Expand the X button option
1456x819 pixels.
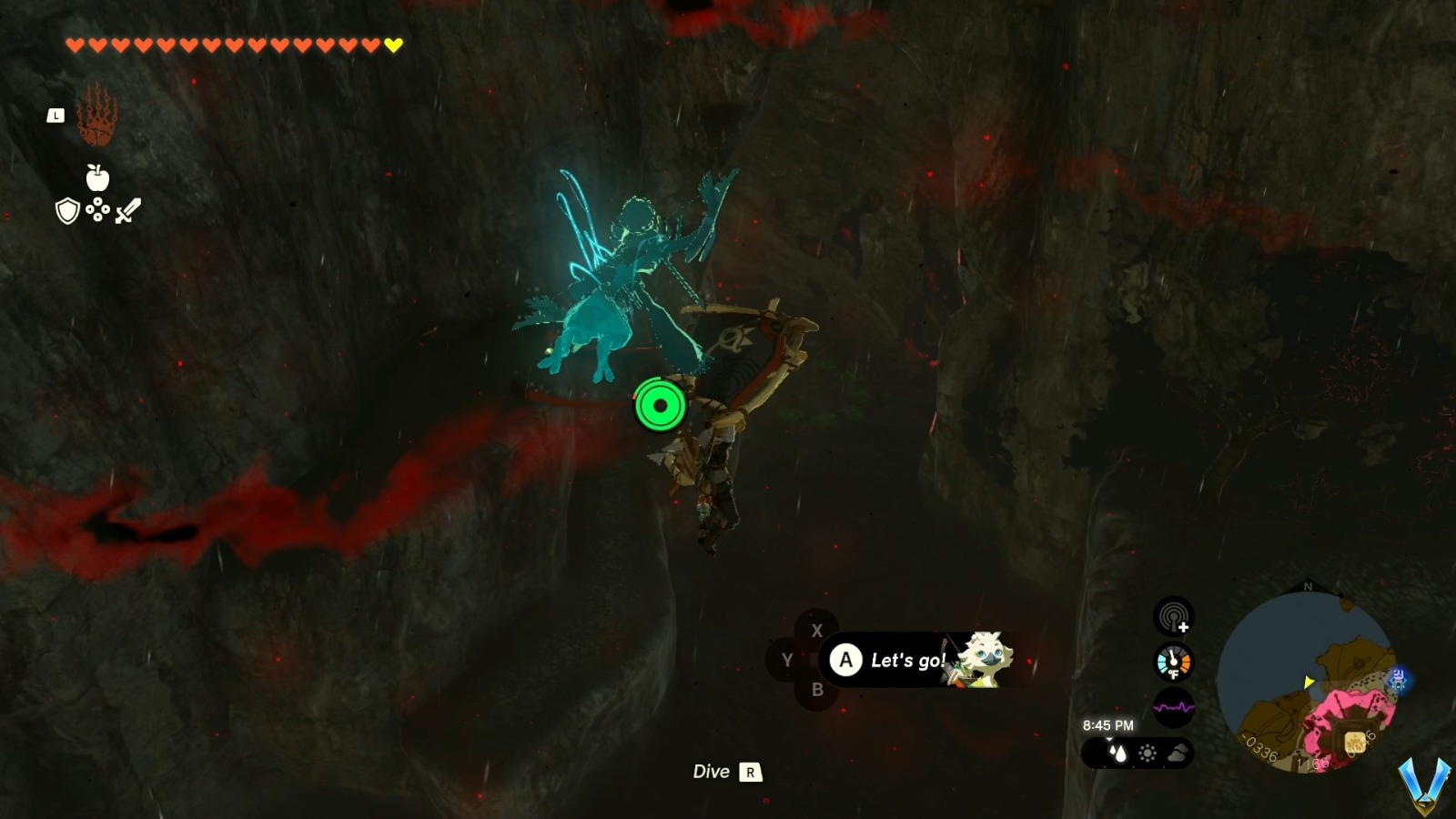click(817, 629)
